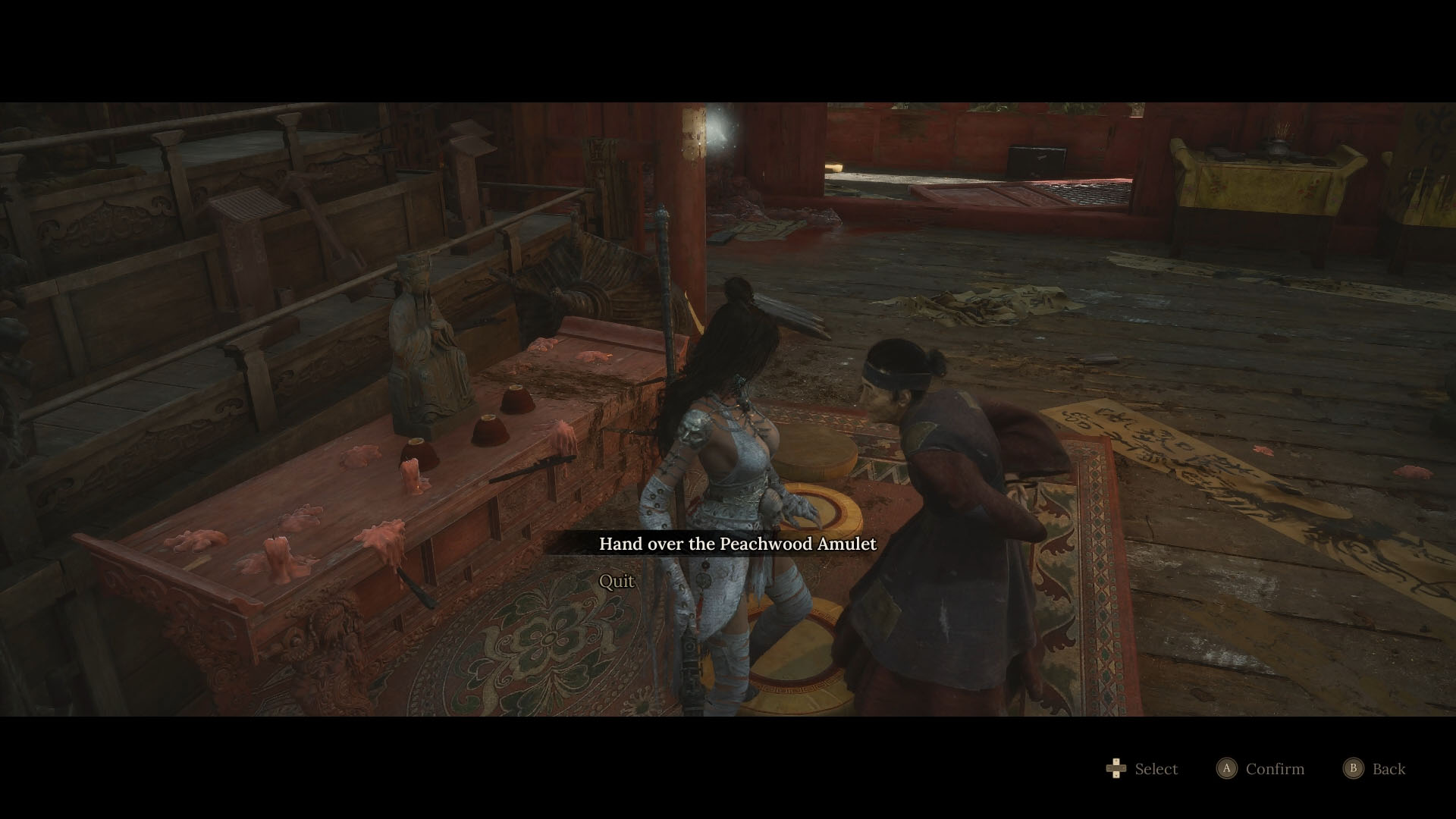The image size is (1456, 819).
Task: Click the "Select" label text
Action: 1156,769
